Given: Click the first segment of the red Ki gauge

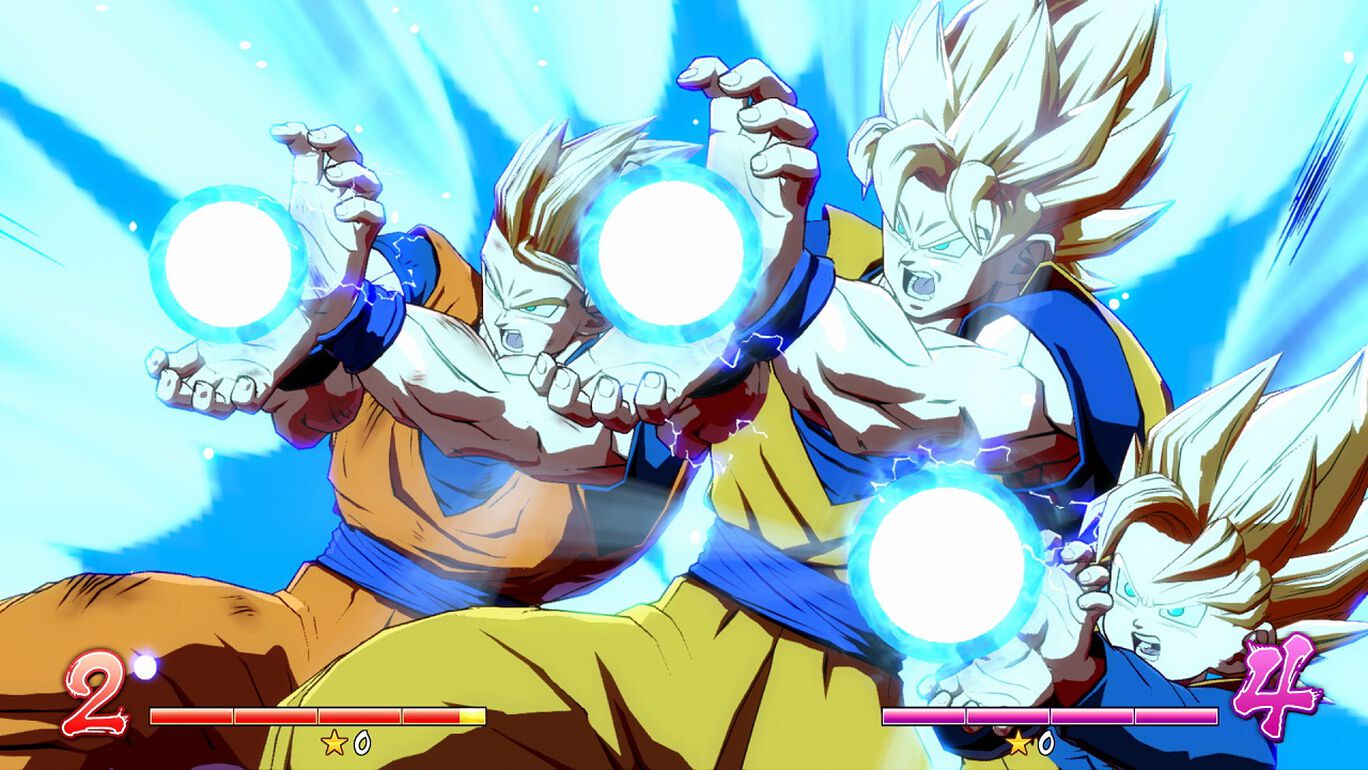Looking at the screenshot, I should point(190,716).
